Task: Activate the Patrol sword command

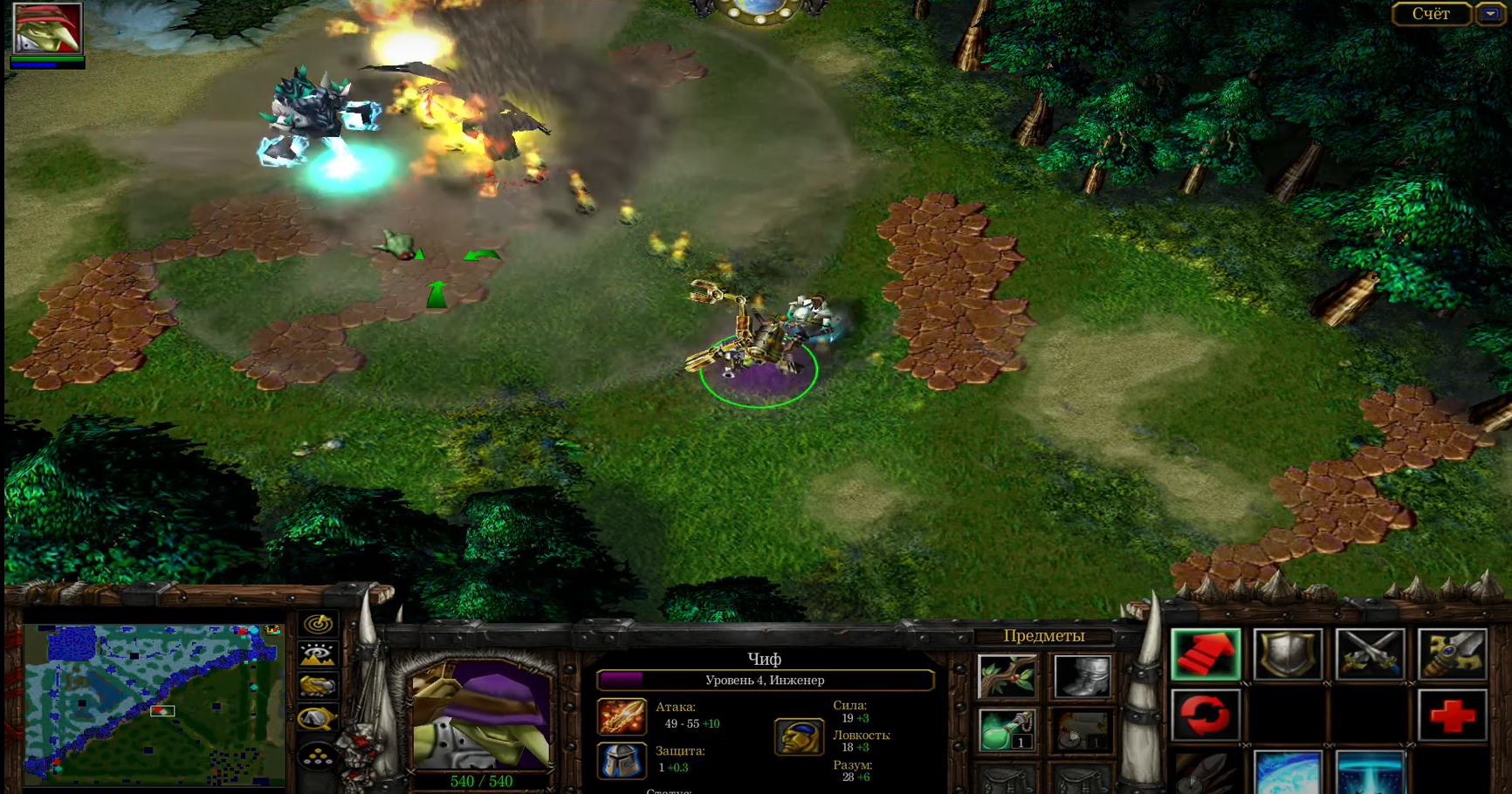Action: click(x=1452, y=654)
